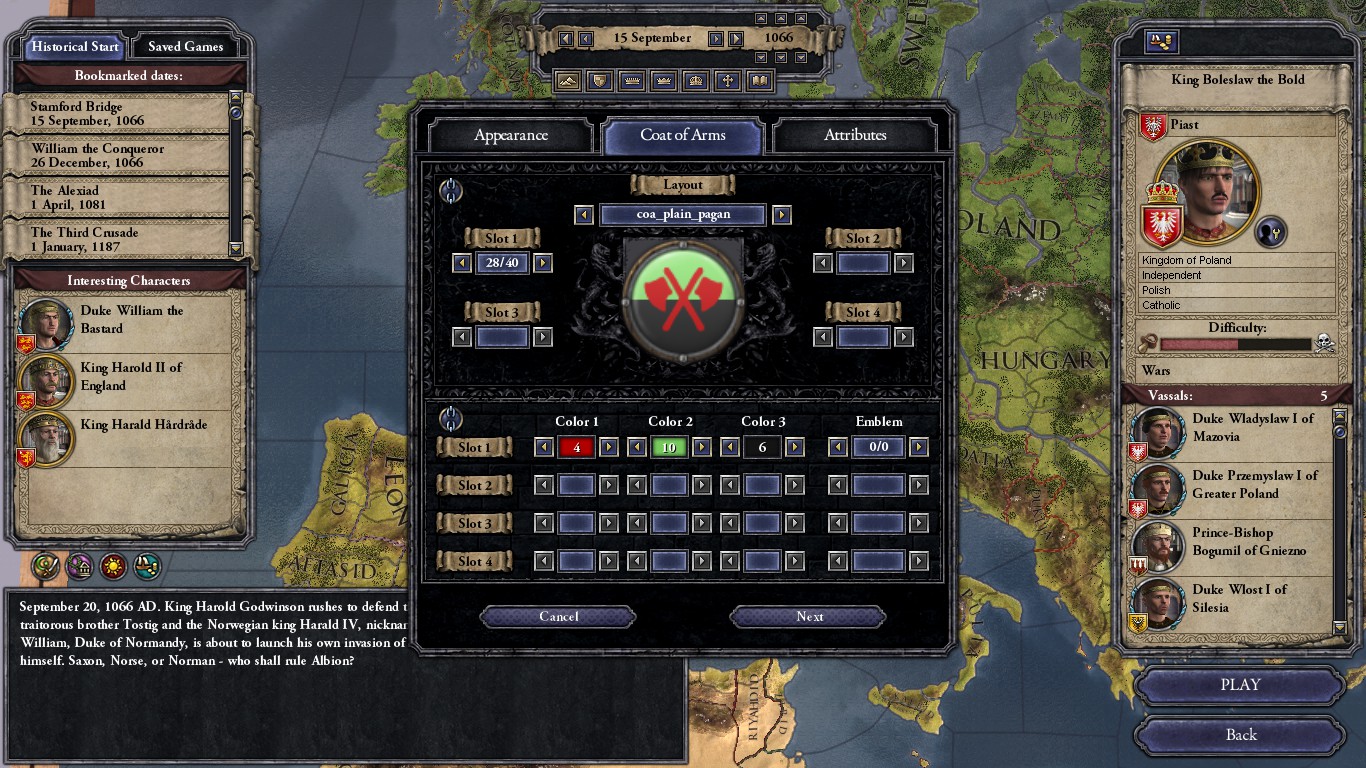Start the game with PLAY
Screen dimensions: 1366x768
1240,685
